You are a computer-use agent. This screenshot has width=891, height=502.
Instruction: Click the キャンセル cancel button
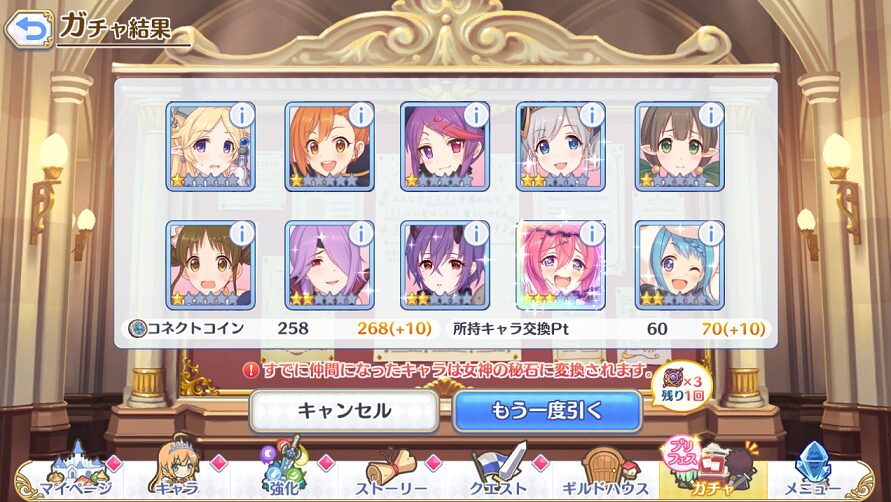[344, 411]
